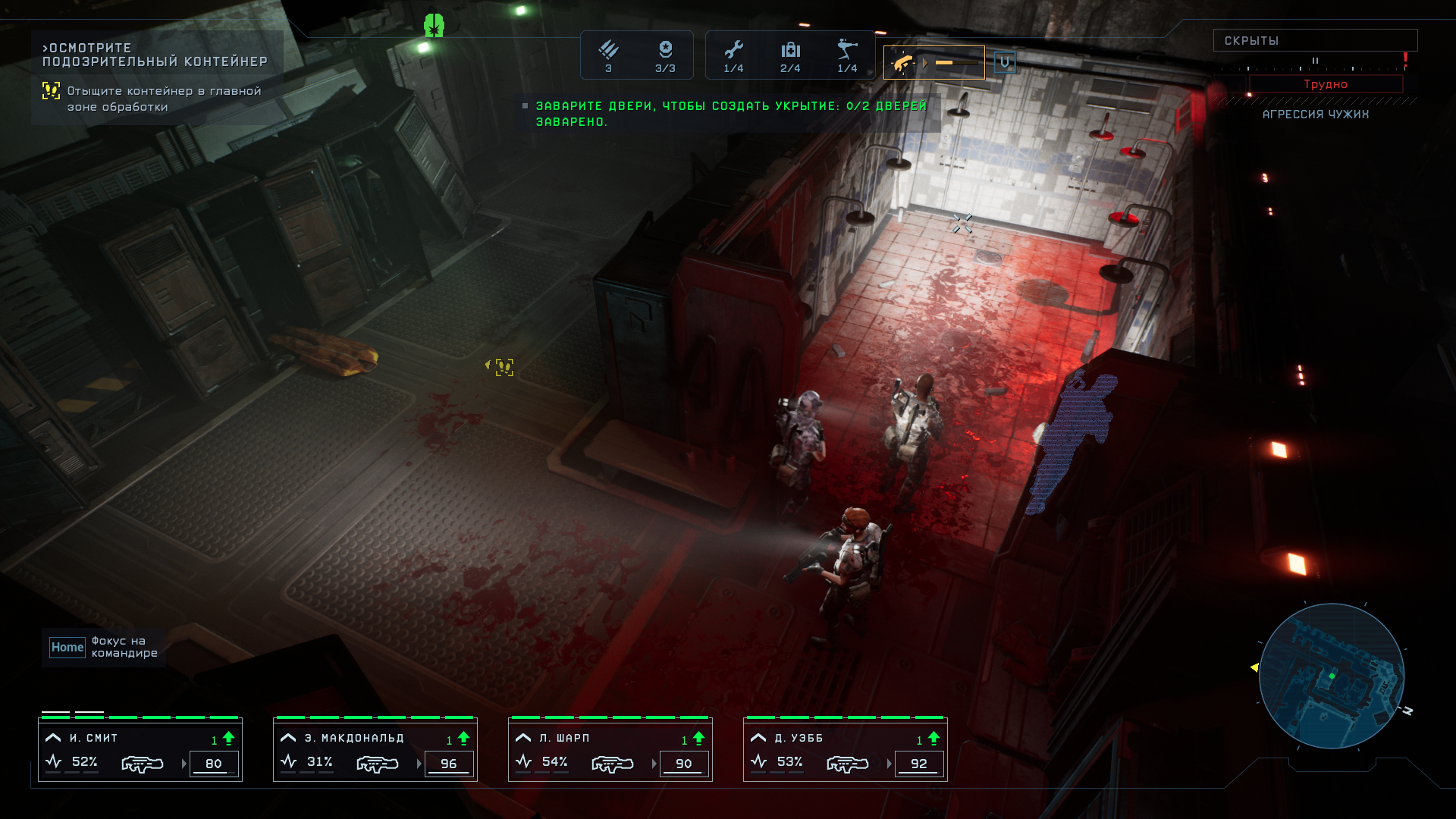Click the green alien head indicator
This screenshot has width=1456, height=819.
(x=434, y=26)
